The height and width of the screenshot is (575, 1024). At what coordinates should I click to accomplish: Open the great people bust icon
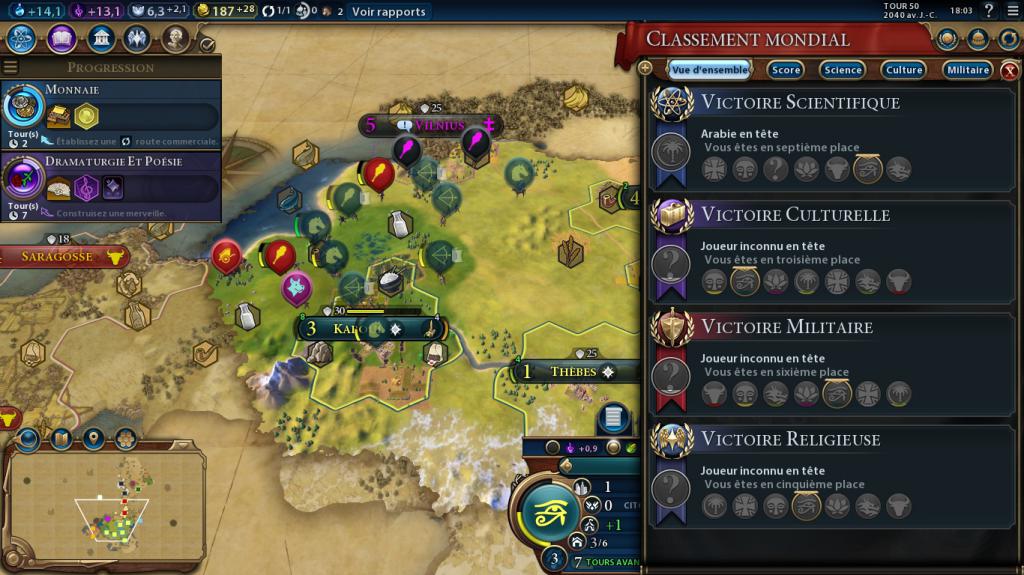175,39
